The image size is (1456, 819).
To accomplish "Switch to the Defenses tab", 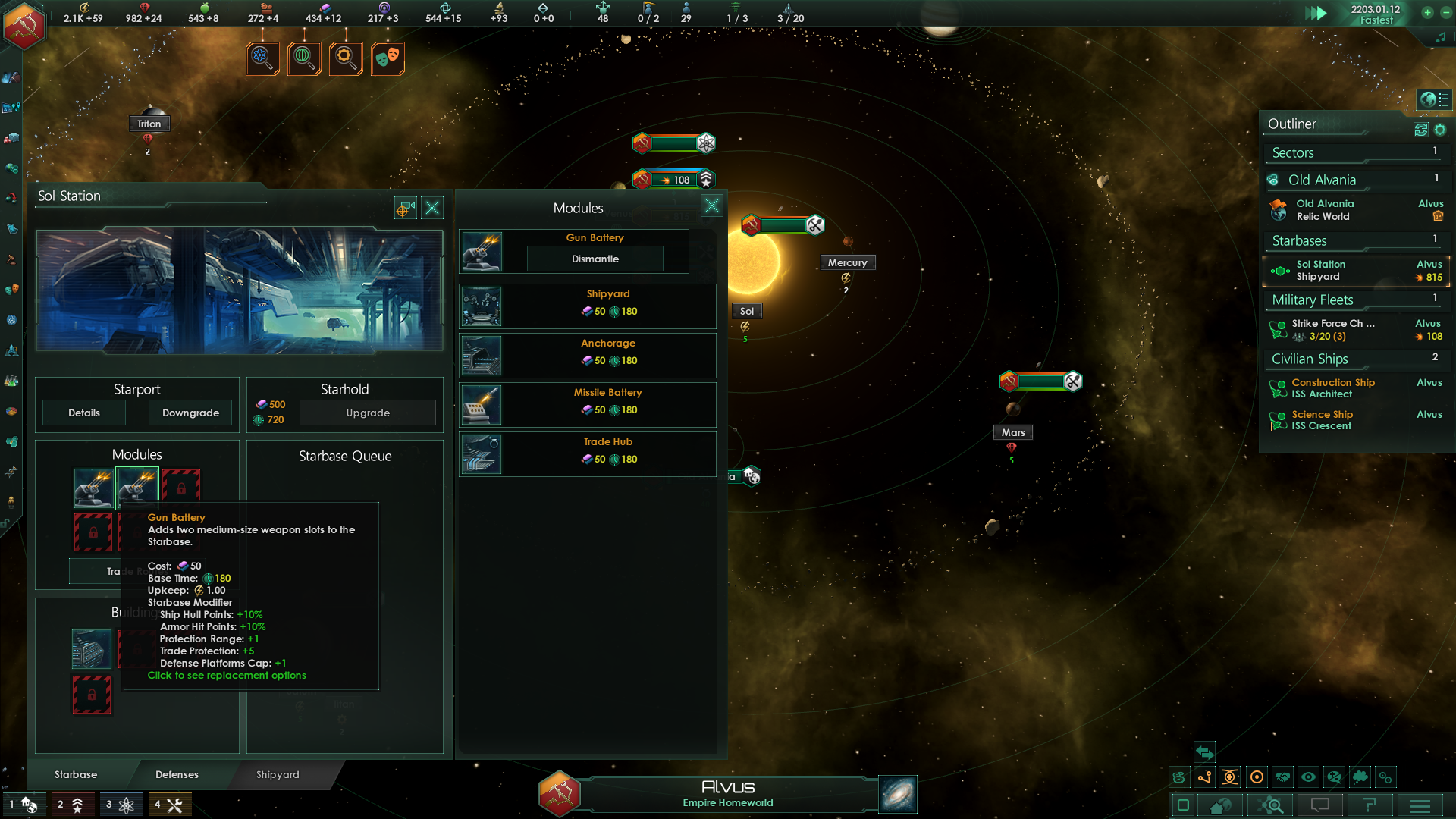I will (177, 774).
